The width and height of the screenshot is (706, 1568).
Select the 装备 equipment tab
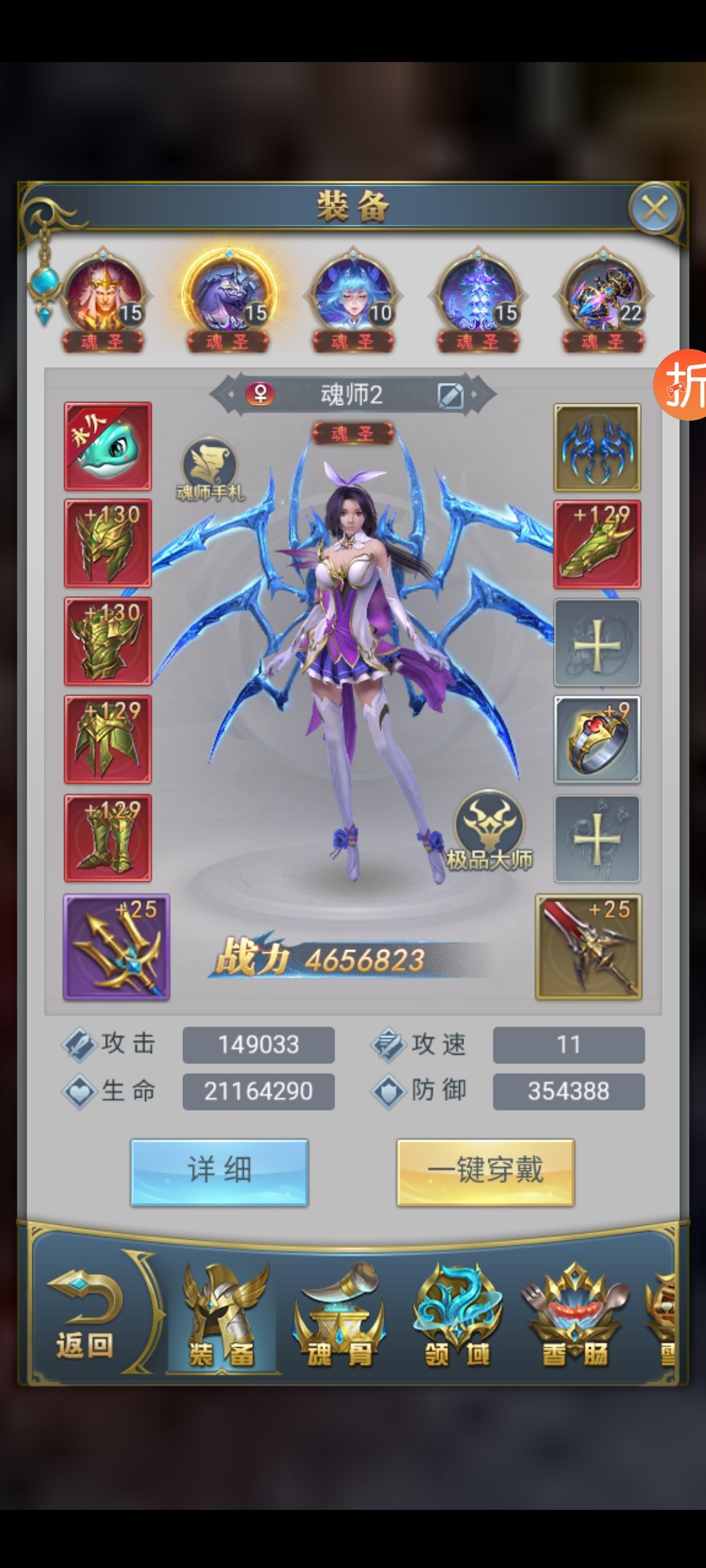(x=222, y=1317)
